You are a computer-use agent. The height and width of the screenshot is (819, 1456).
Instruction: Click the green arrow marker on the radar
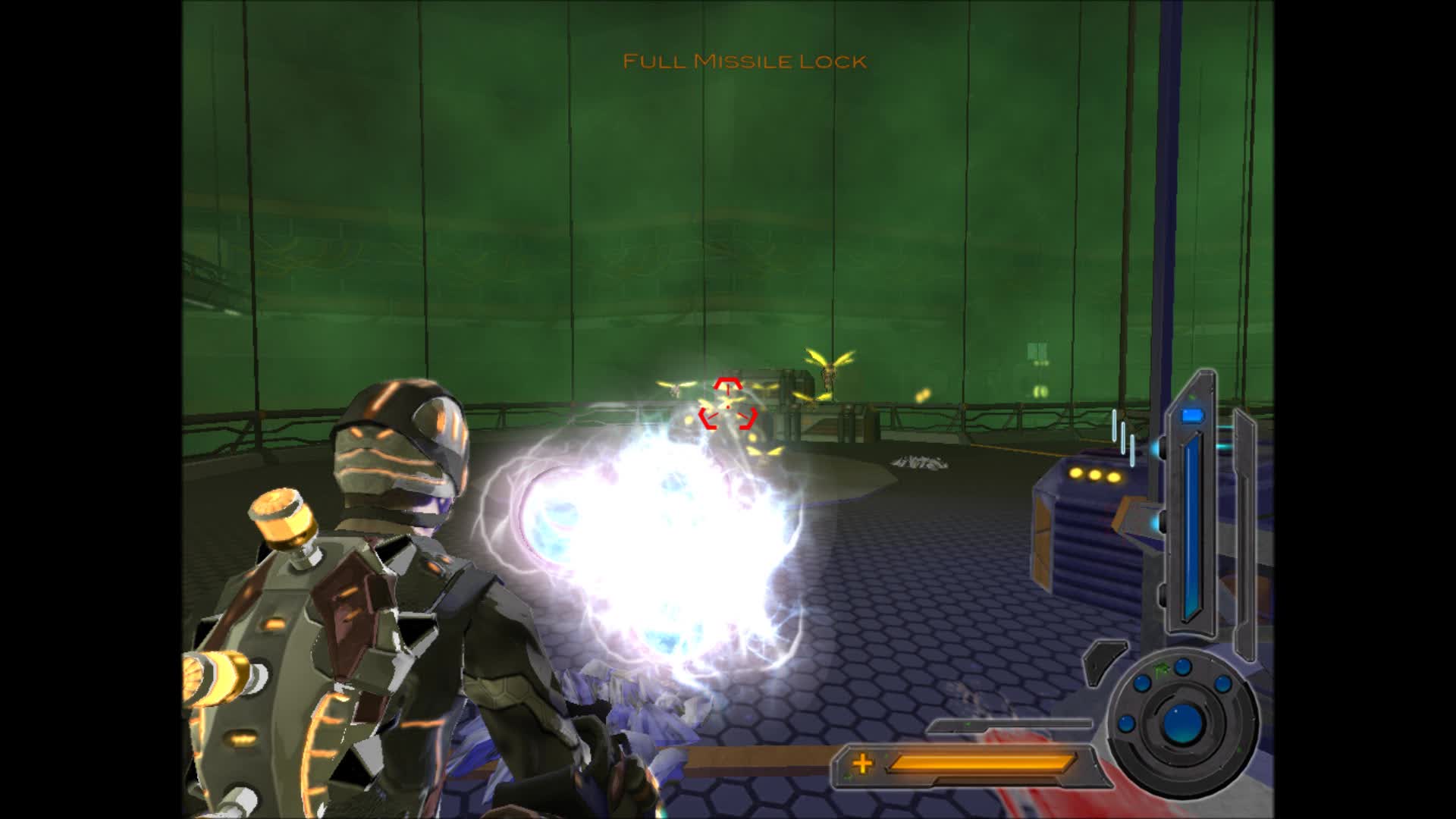coord(1161,669)
